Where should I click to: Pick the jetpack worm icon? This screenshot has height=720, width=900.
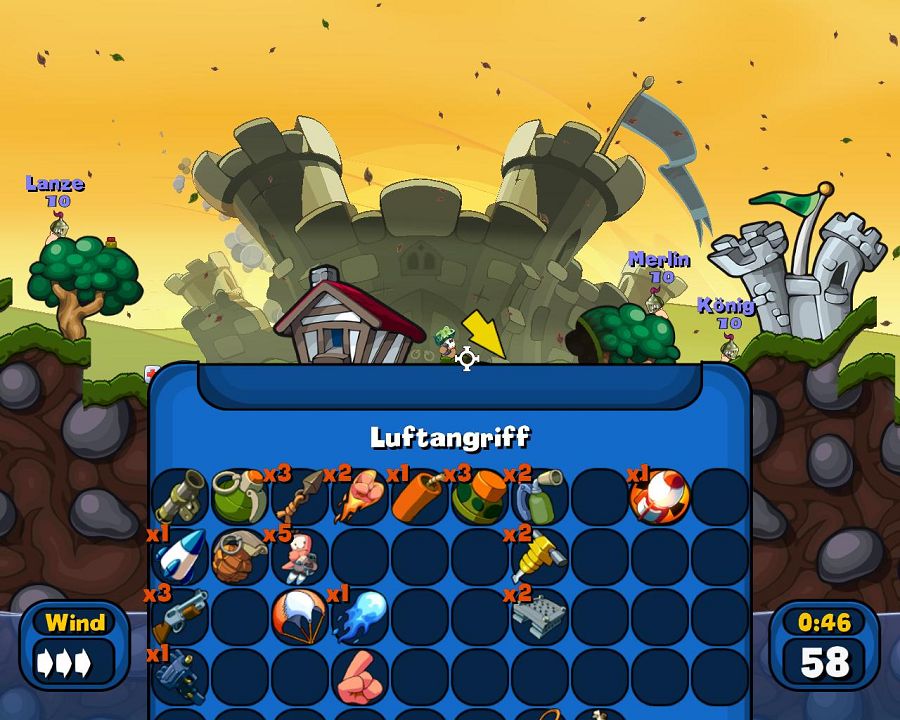click(300, 557)
